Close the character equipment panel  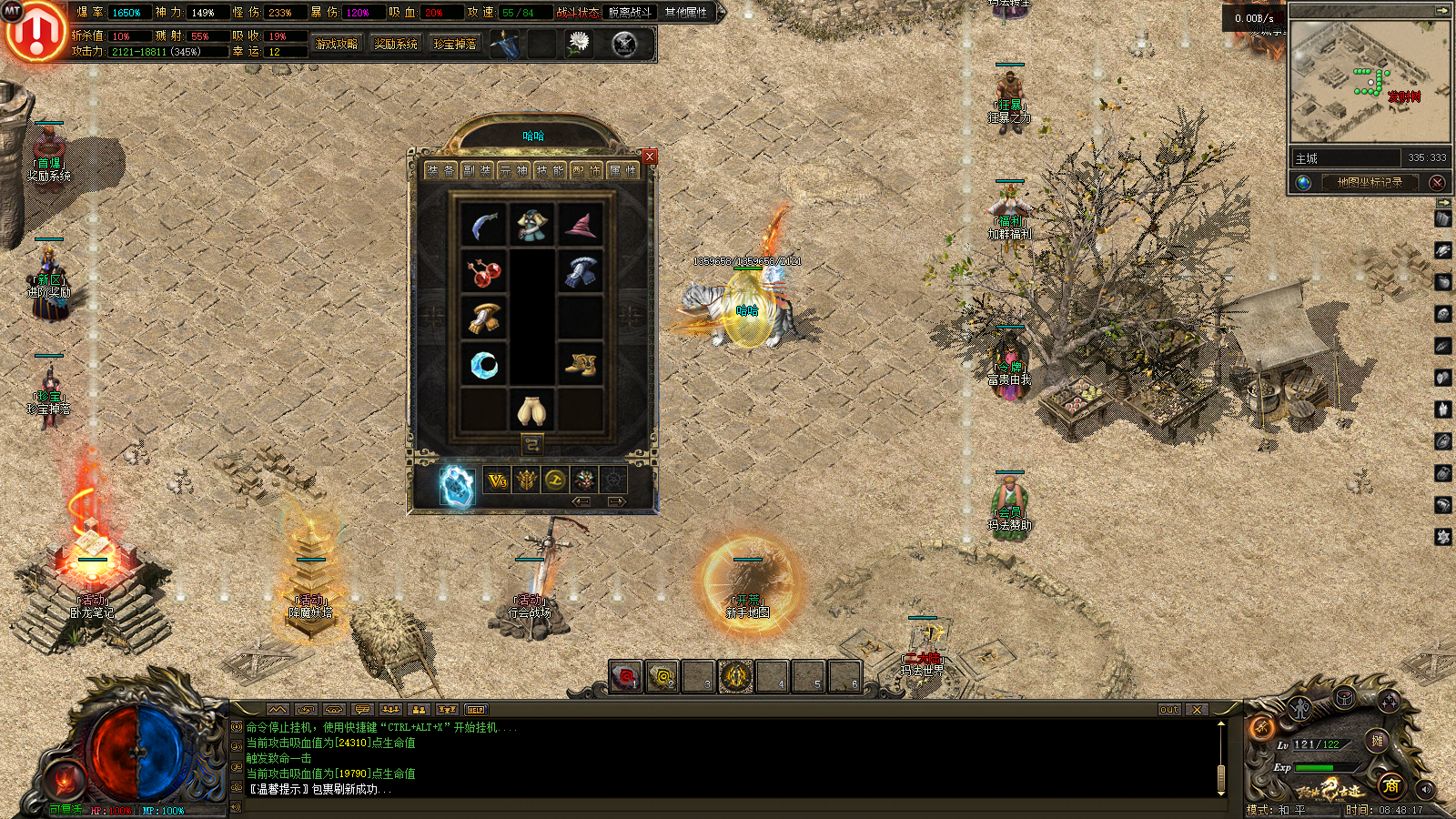click(650, 157)
